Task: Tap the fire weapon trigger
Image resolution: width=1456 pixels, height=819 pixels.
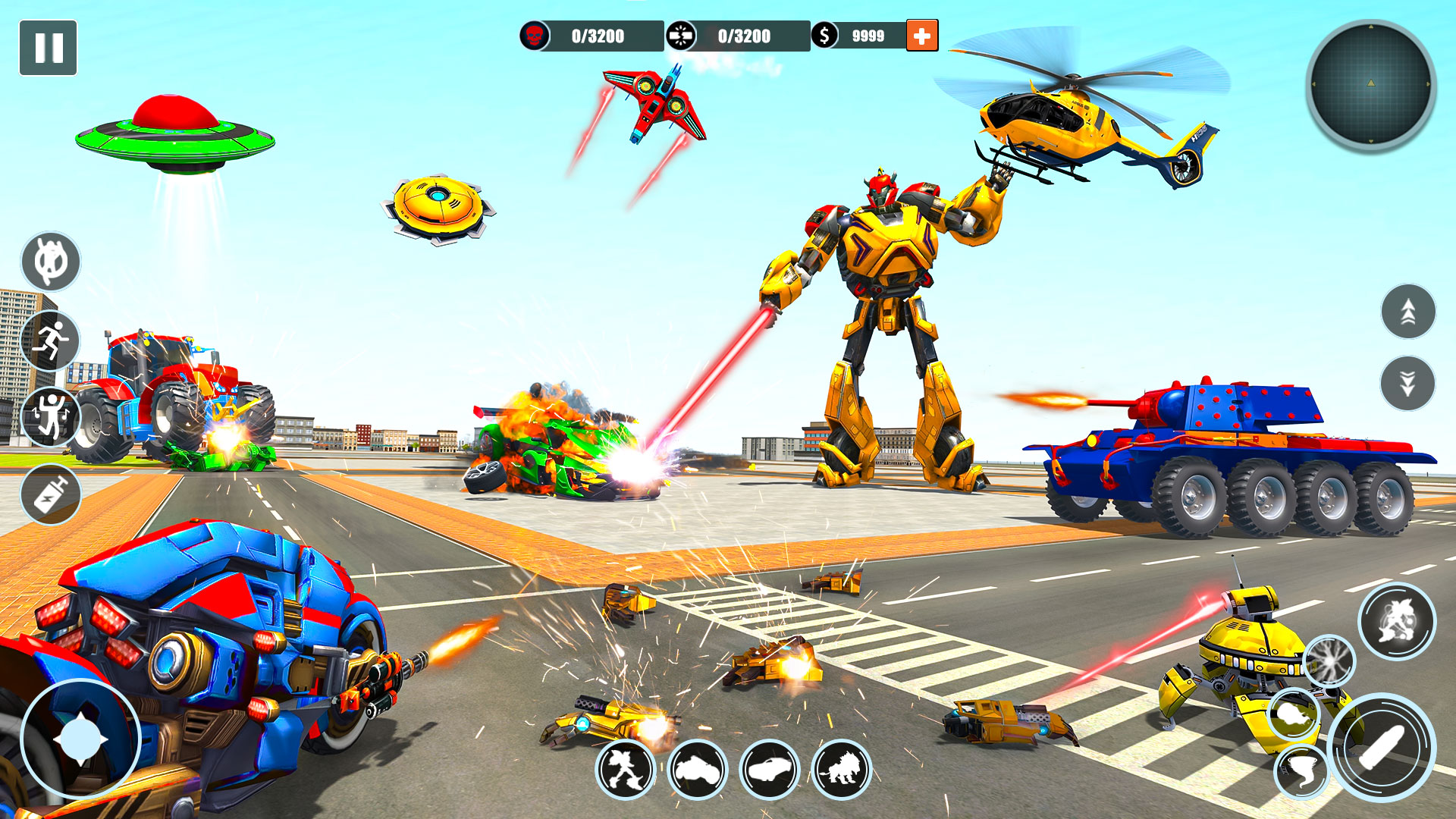Action: point(1329,661)
